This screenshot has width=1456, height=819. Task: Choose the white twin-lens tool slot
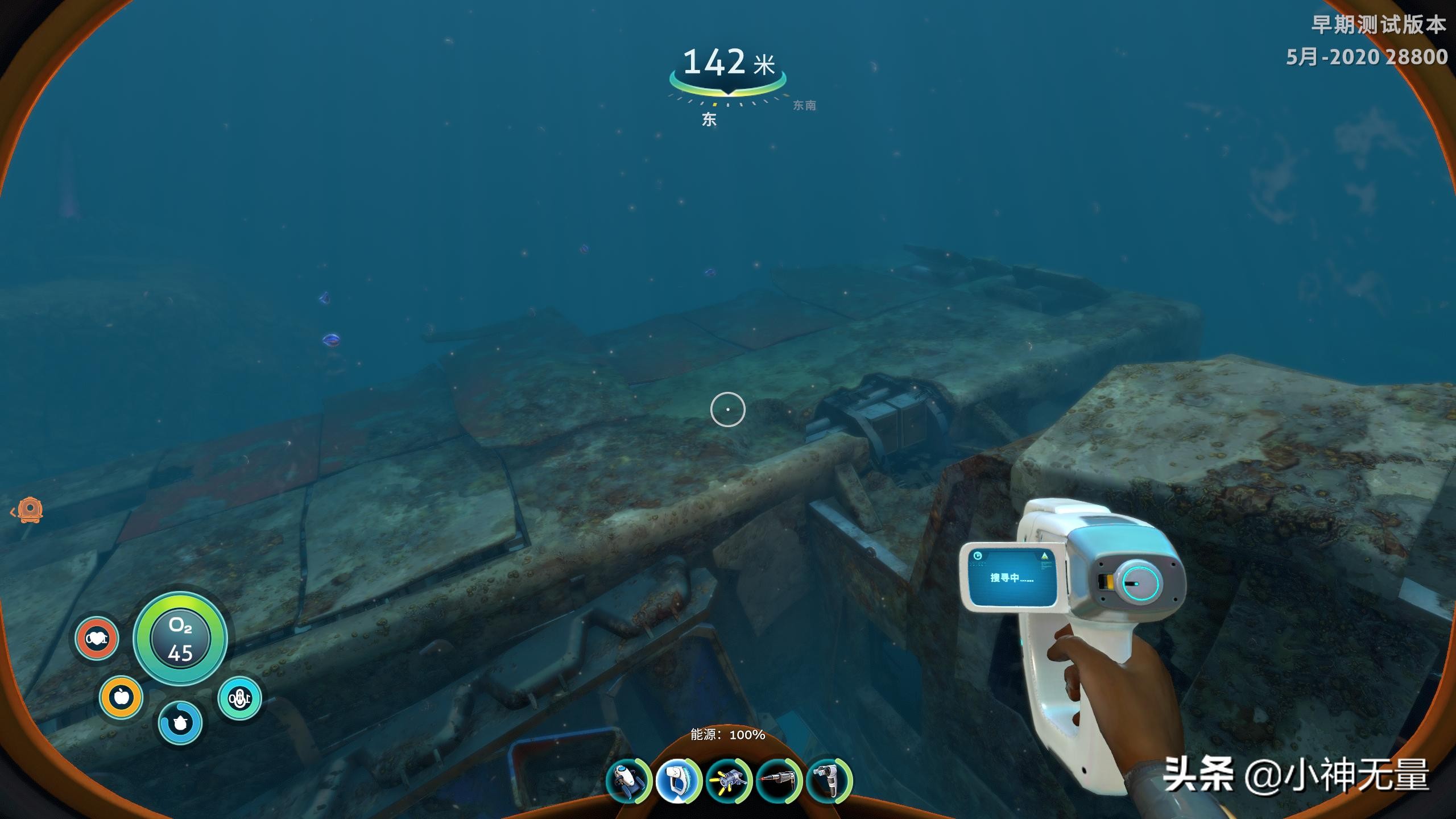tap(829, 781)
